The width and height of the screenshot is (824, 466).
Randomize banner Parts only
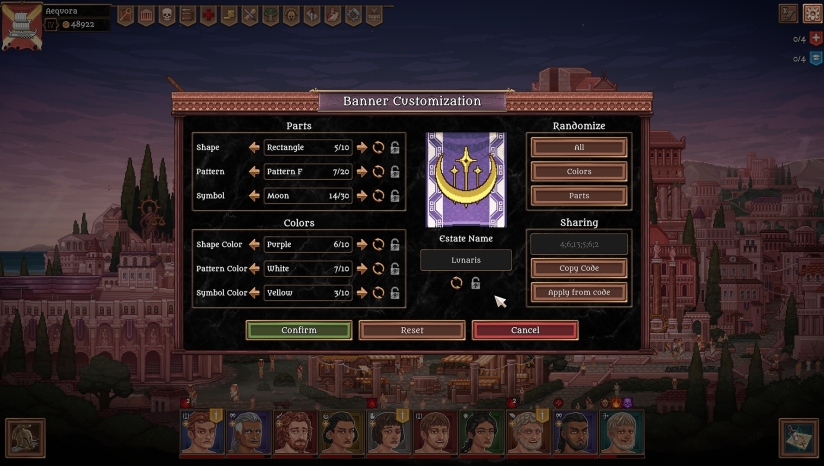579,195
